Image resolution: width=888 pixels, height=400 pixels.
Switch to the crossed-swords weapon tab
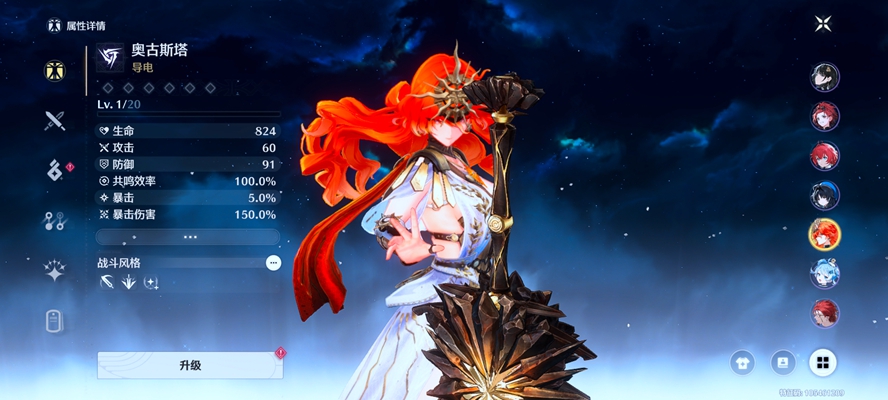coord(55,121)
